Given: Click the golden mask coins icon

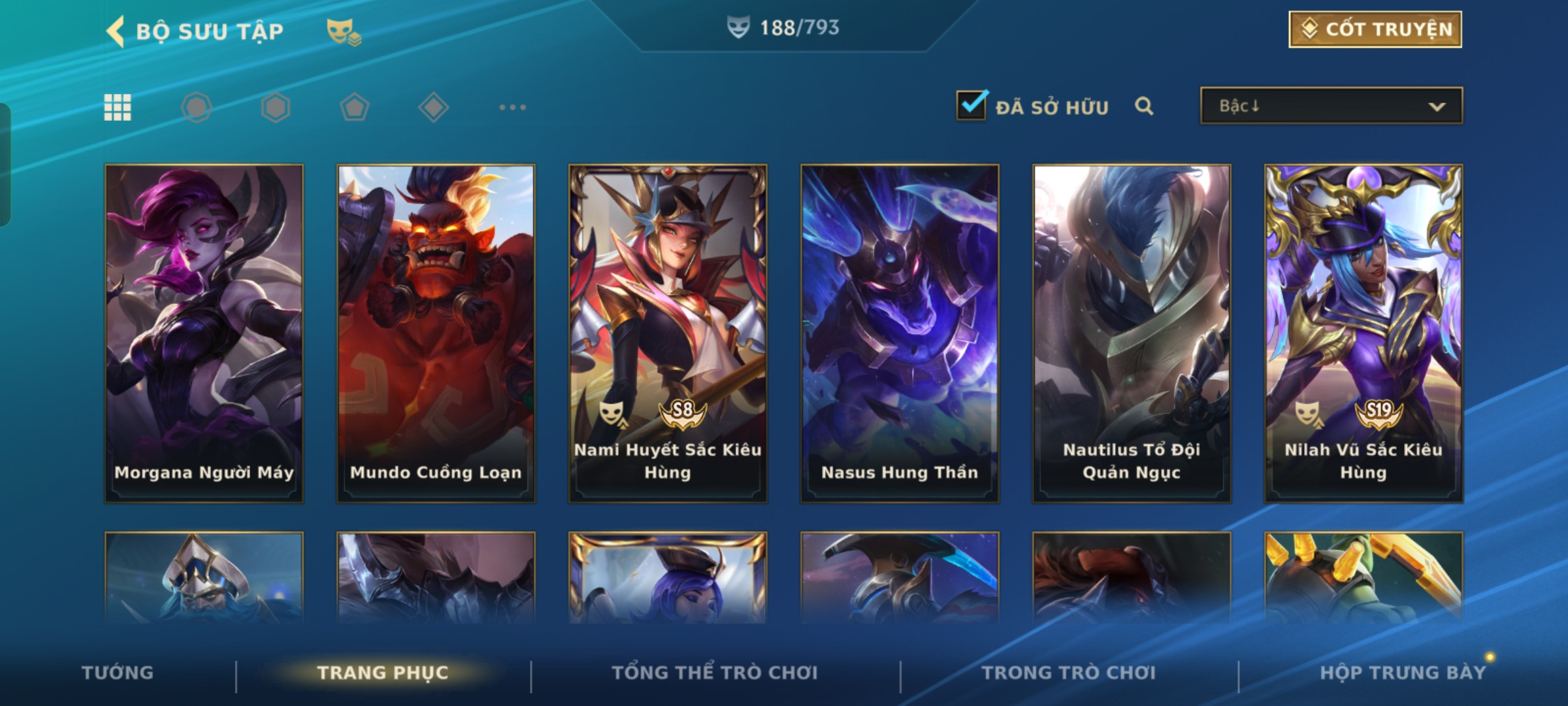Looking at the screenshot, I should click(344, 31).
